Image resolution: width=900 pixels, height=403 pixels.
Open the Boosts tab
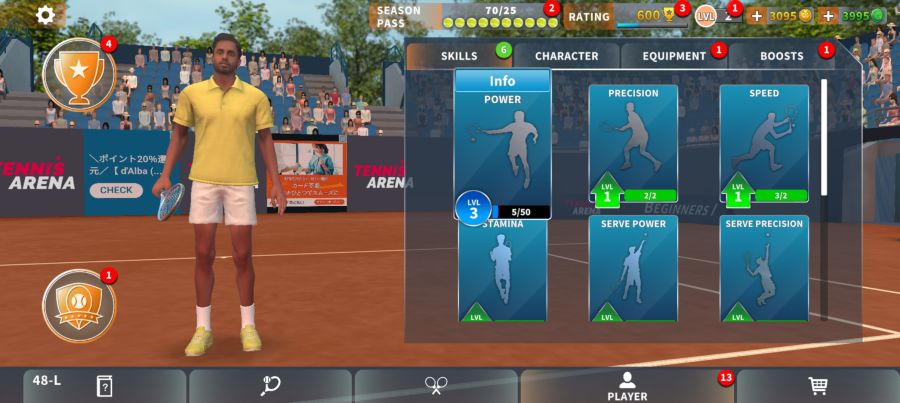[x=781, y=56]
